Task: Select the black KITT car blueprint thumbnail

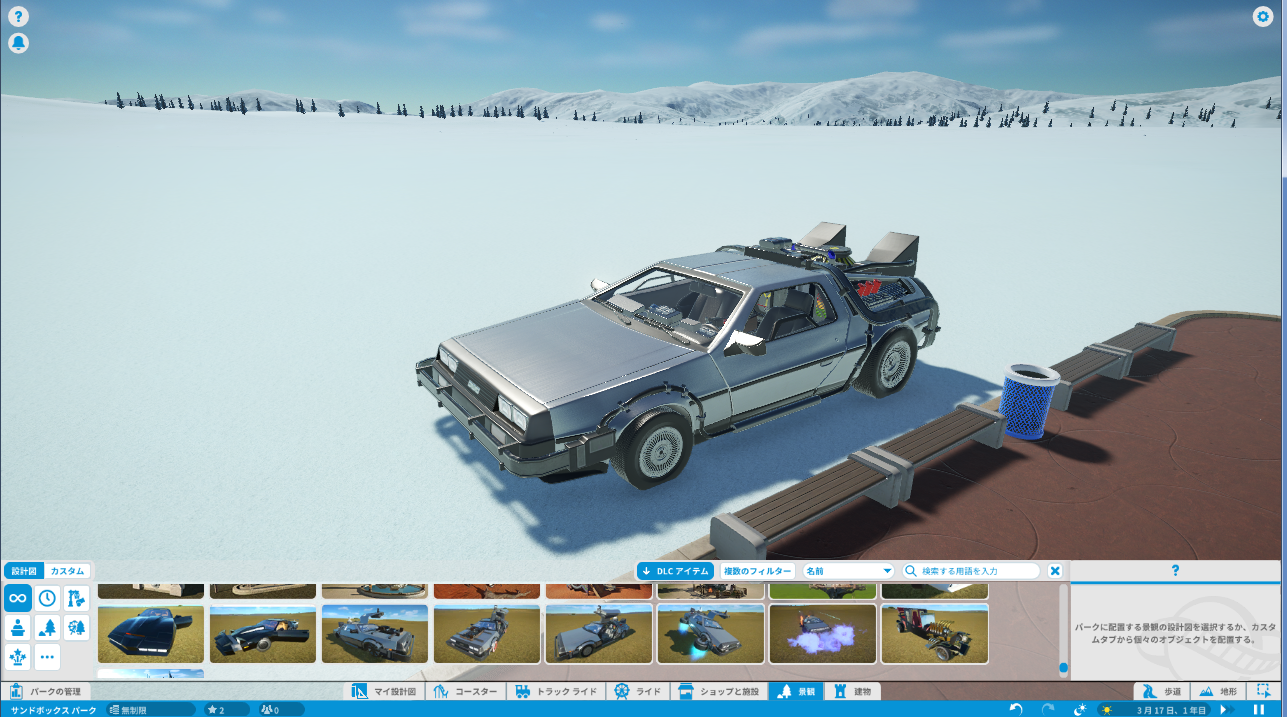Action: coord(151,634)
